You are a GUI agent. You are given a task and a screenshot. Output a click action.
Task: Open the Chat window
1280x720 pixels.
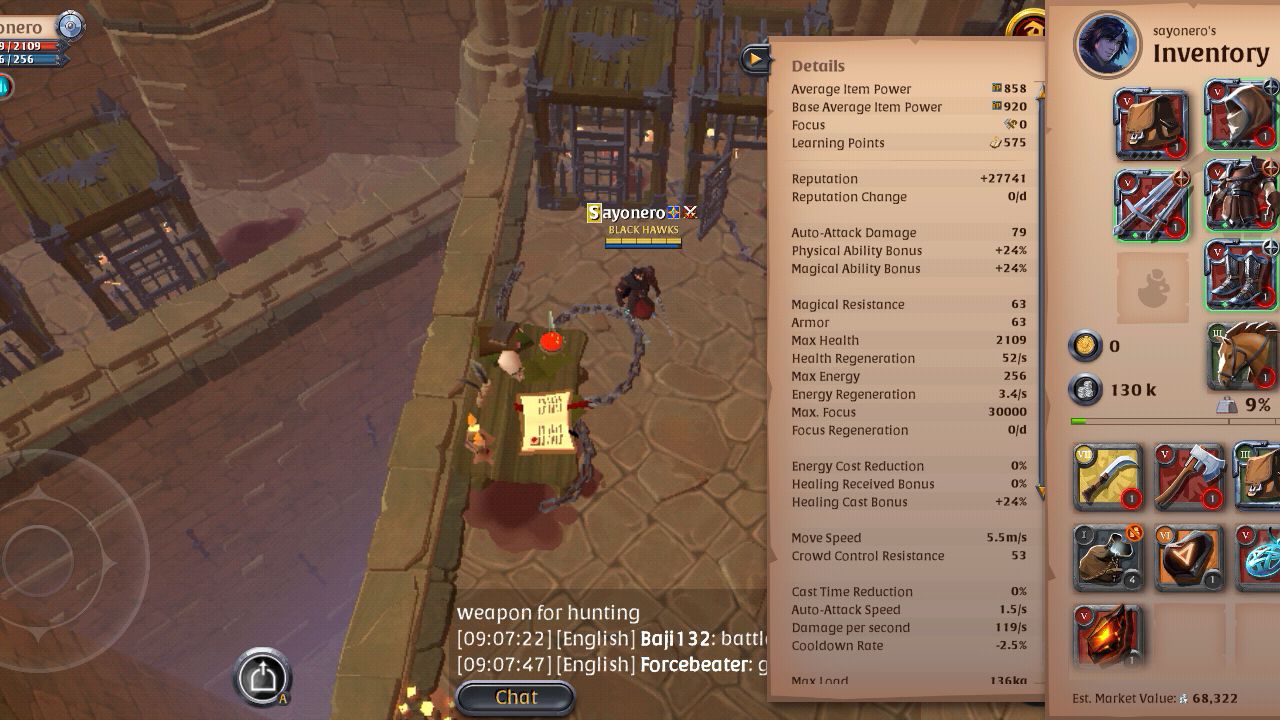(x=515, y=697)
